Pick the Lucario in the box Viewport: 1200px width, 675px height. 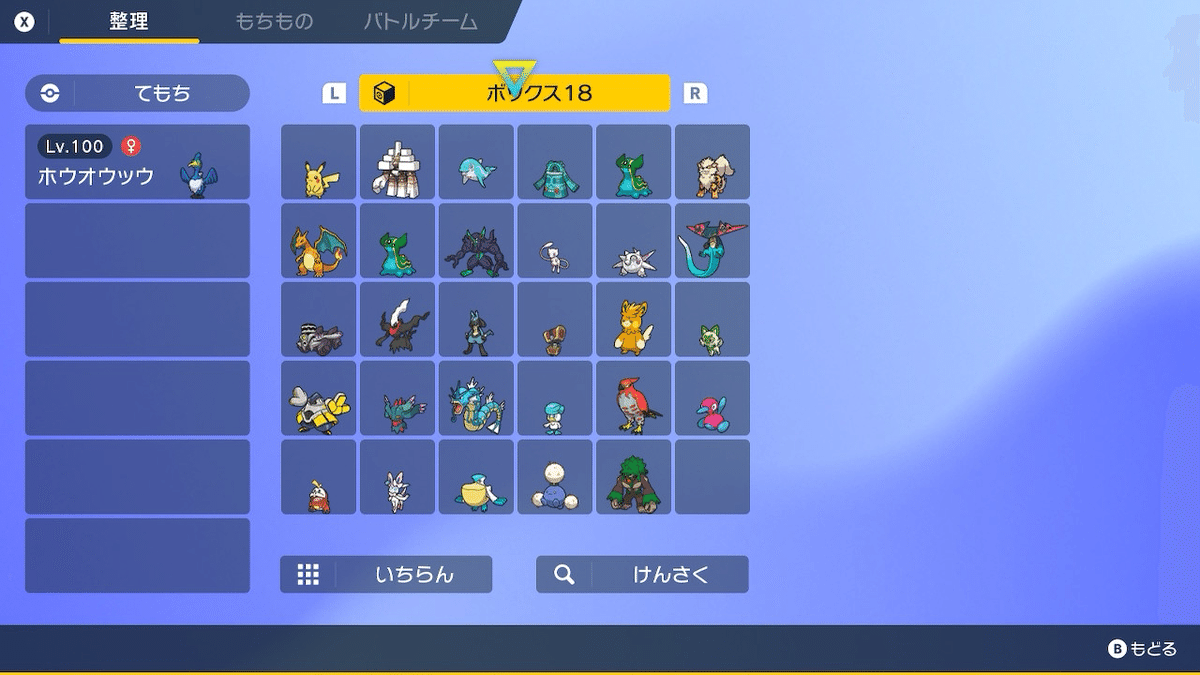[476, 320]
